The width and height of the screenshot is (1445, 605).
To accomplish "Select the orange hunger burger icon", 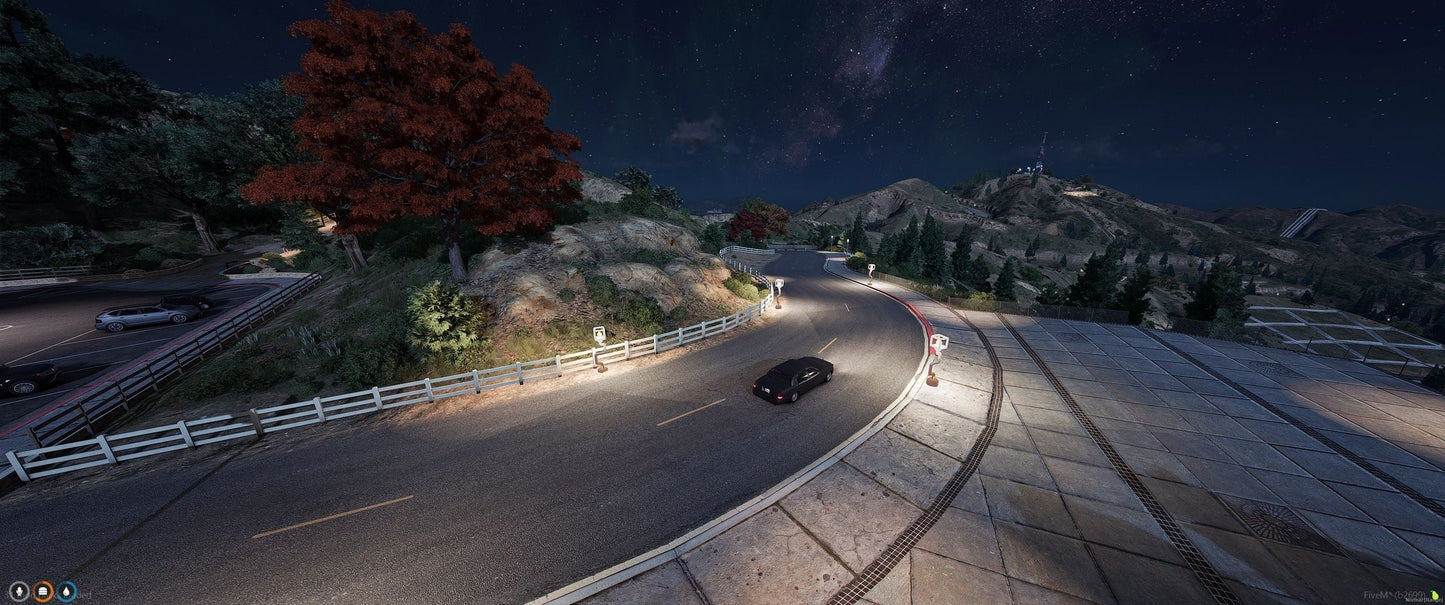I will click(x=43, y=592).
